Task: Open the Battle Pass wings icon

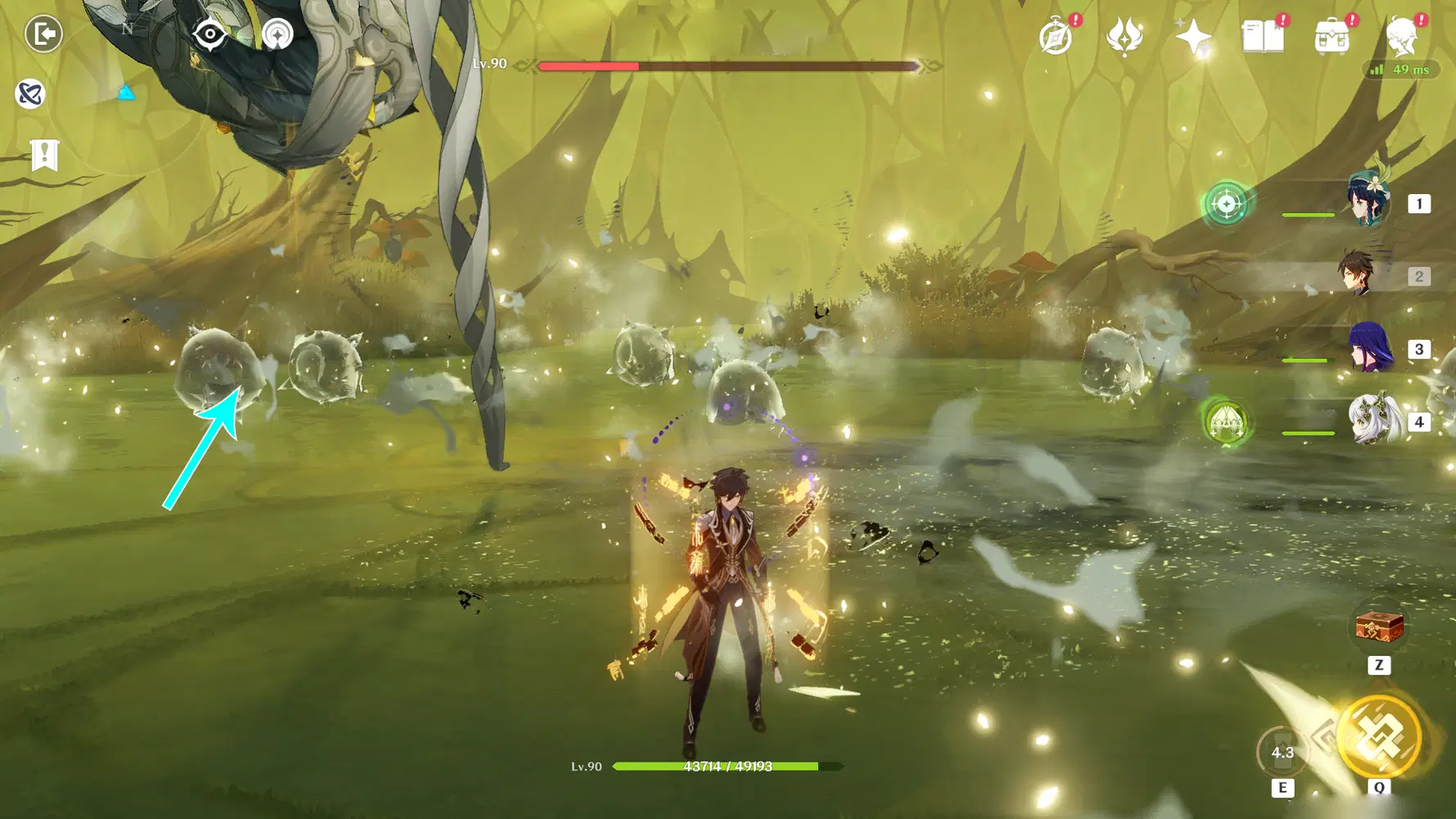Action: 1124,37
